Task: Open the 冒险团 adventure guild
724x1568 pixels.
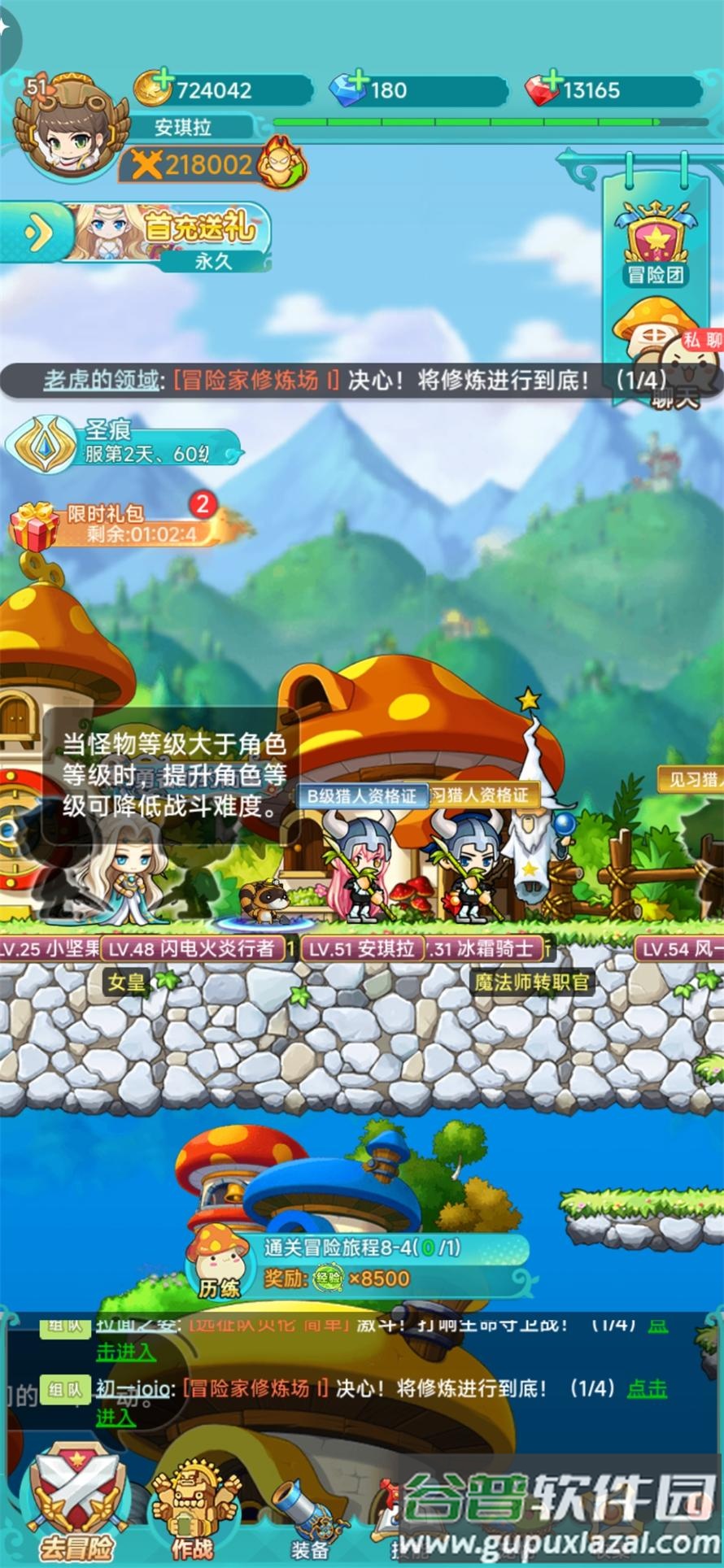Action: [656, 244]
